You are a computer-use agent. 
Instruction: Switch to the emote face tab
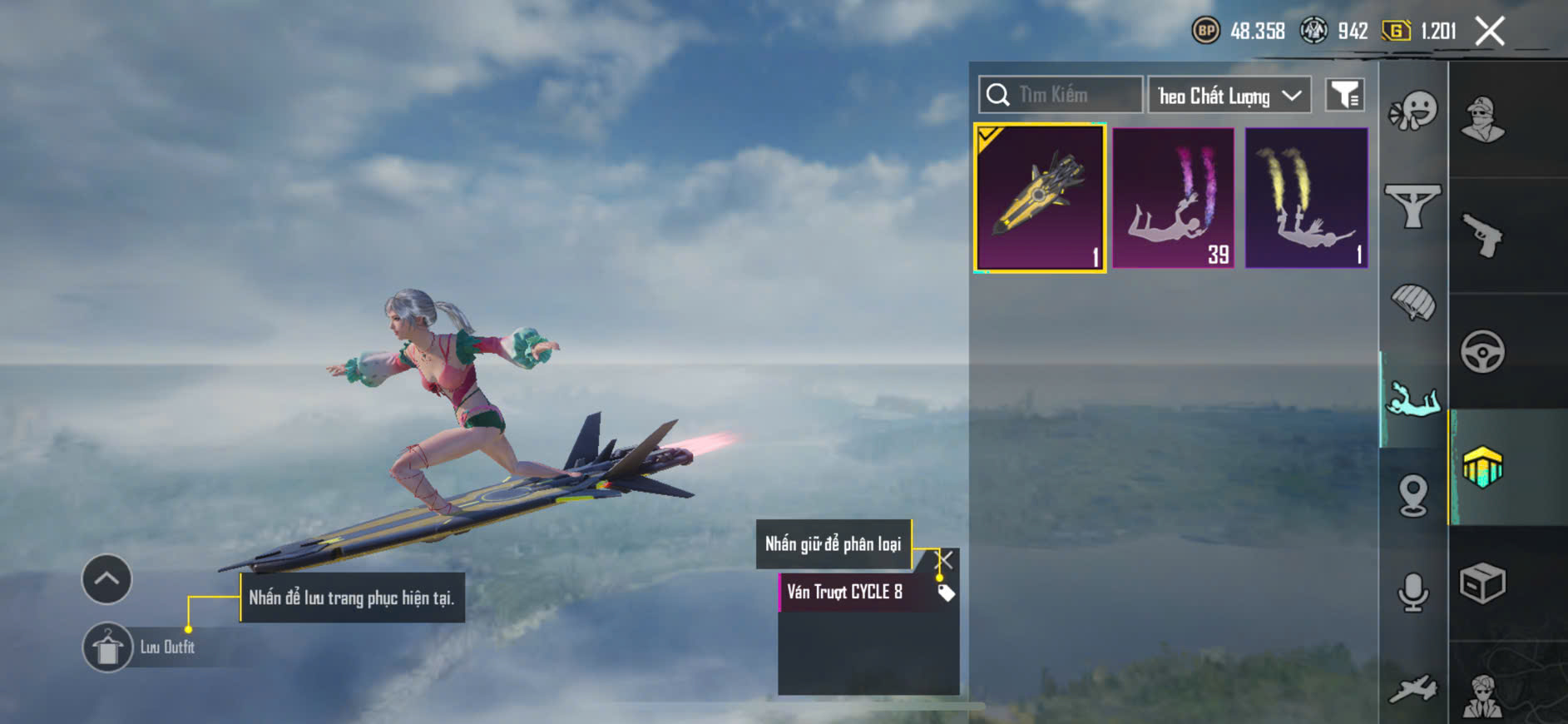[x=1412, y=112]
